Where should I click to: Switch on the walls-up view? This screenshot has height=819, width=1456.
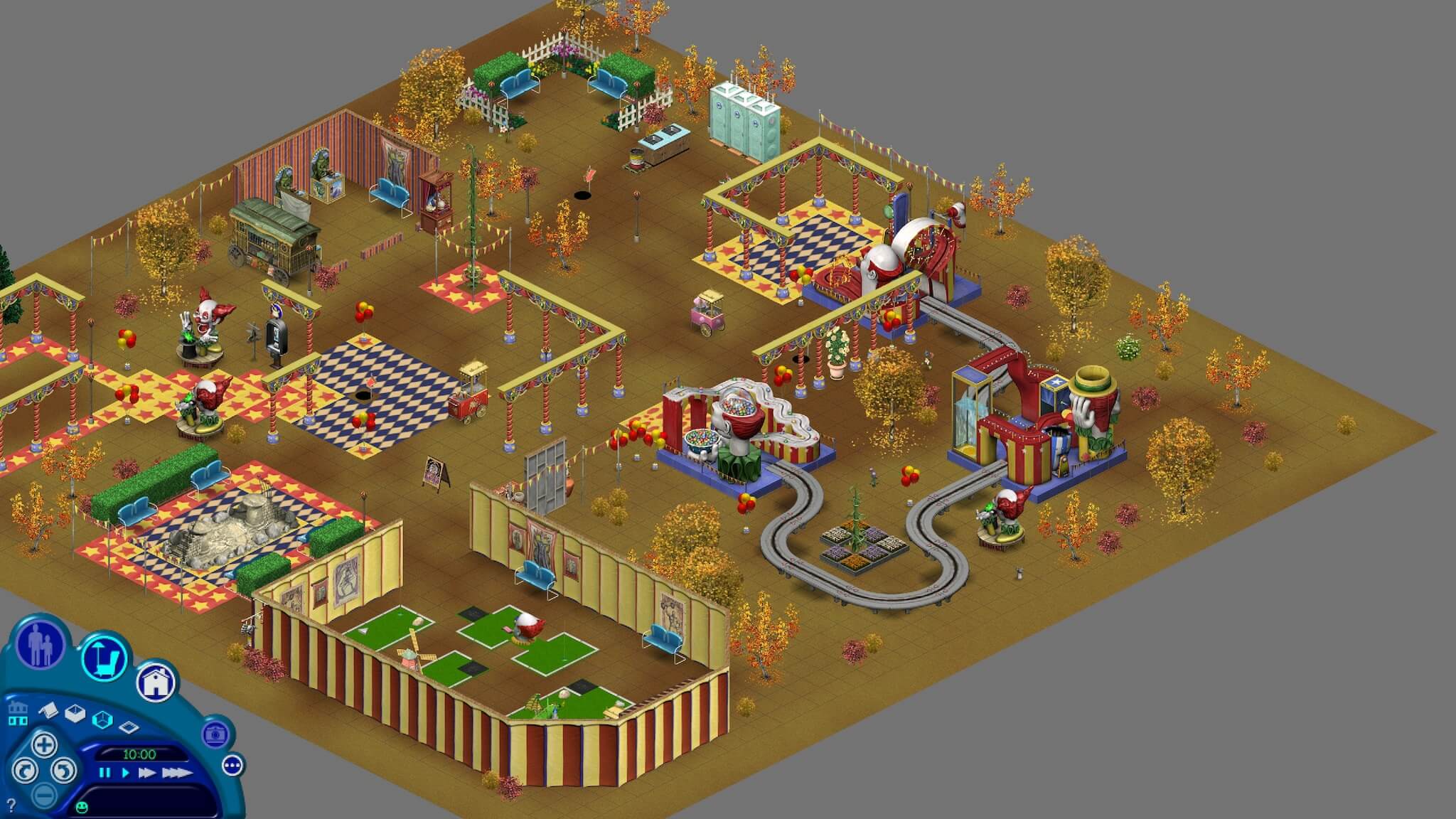102,719
